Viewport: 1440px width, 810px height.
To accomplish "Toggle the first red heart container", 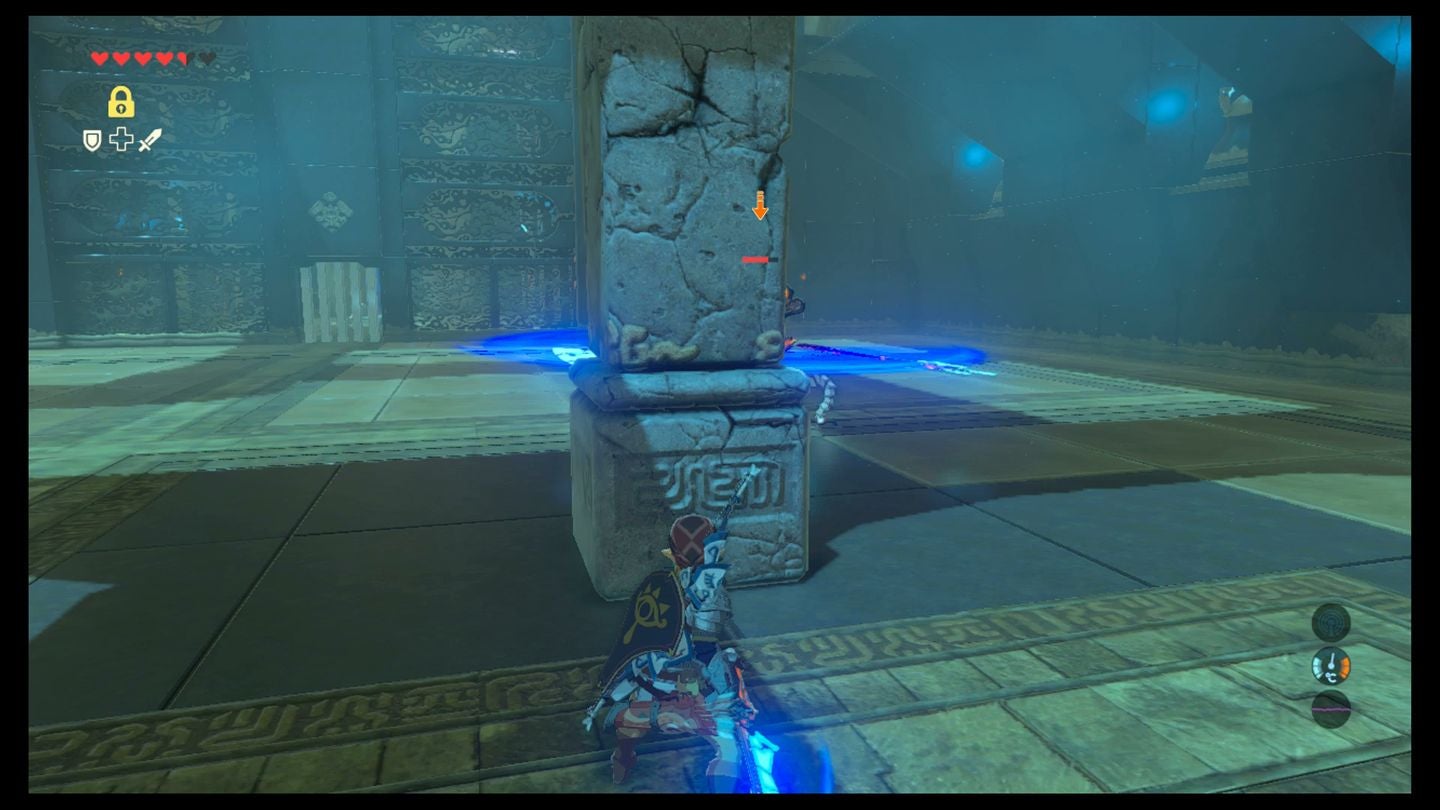I will 99,57.
